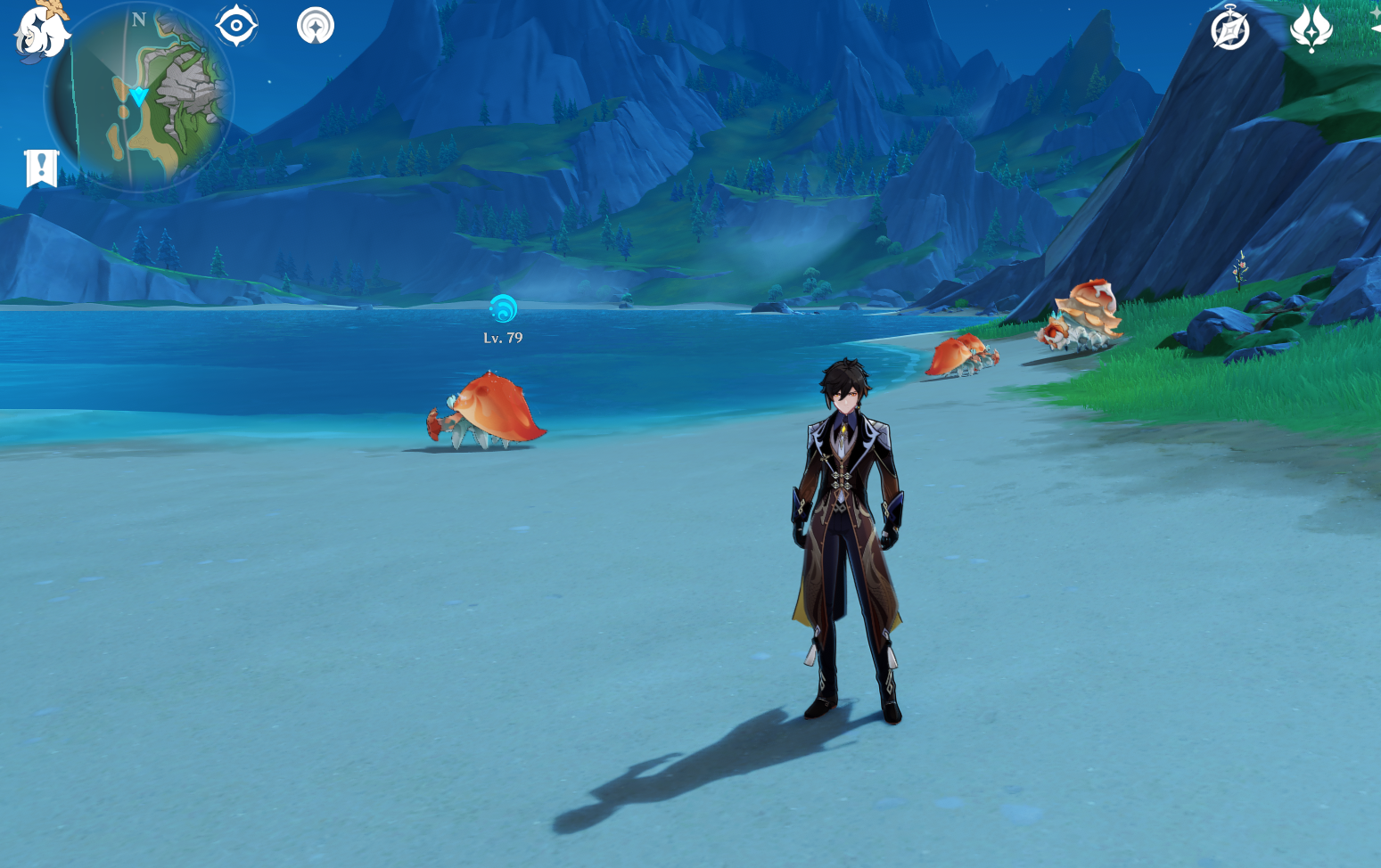
Task: Open the Paimon menu
Action: point(40,33)
